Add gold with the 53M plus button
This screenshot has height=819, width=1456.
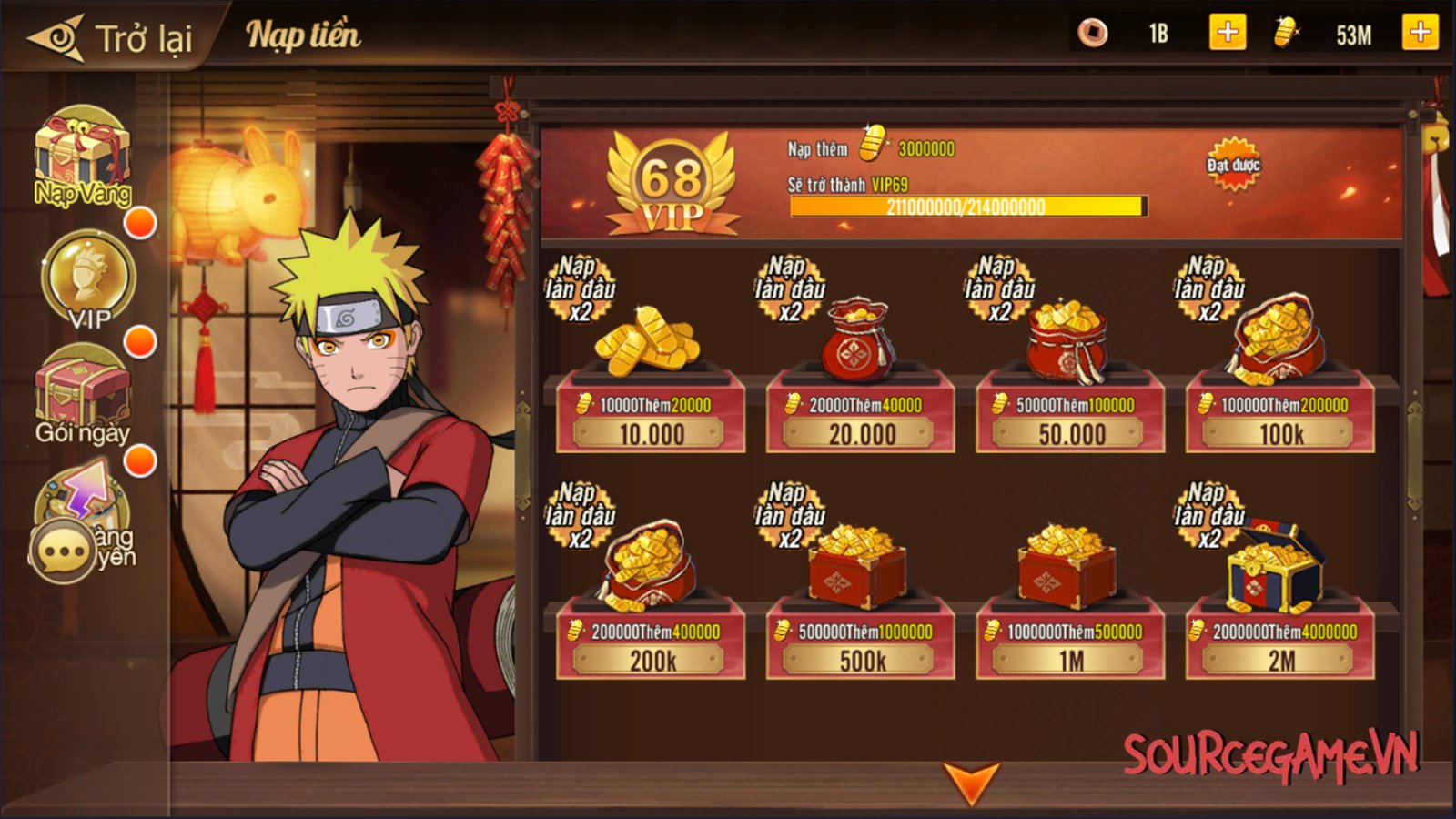pyautogui.click(x=1420, y=34)
